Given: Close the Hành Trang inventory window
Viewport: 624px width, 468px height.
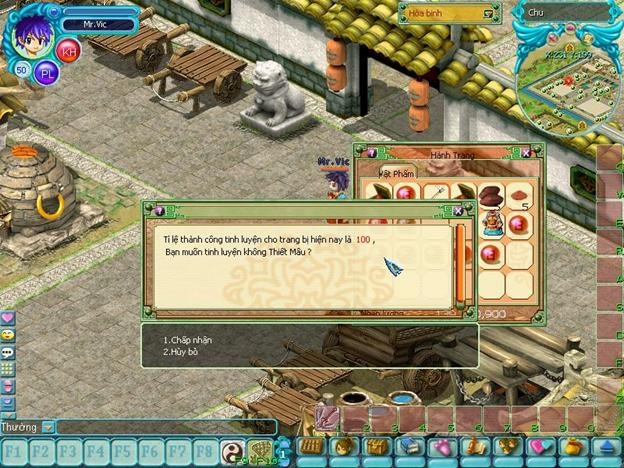Looking at the screenshot, I should point(526,153).
